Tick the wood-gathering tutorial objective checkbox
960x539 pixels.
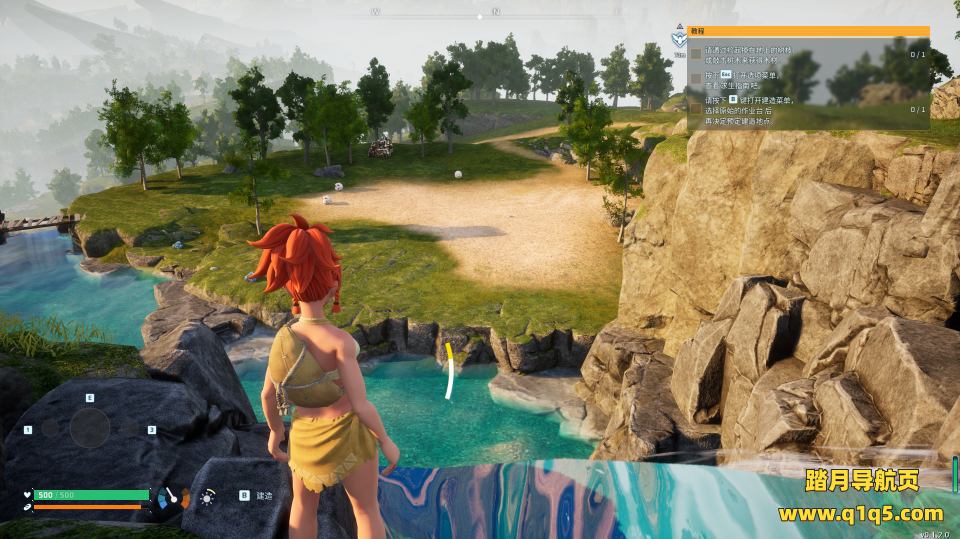[x=696, y=54]
